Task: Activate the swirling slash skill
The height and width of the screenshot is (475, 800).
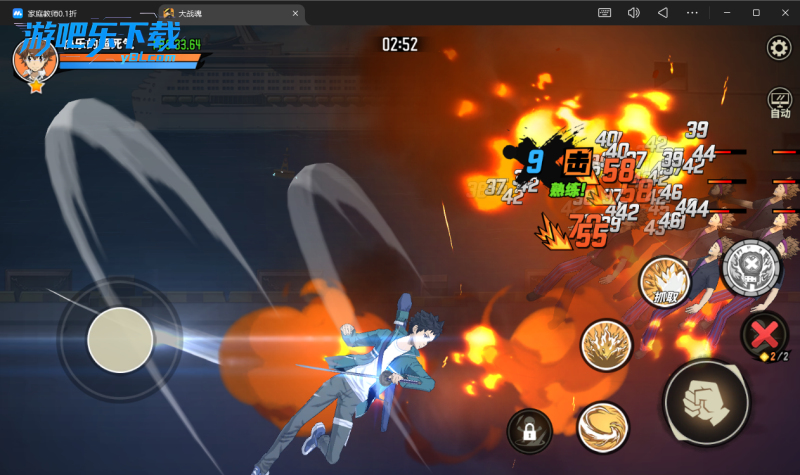Action: [x=601, y=425]
